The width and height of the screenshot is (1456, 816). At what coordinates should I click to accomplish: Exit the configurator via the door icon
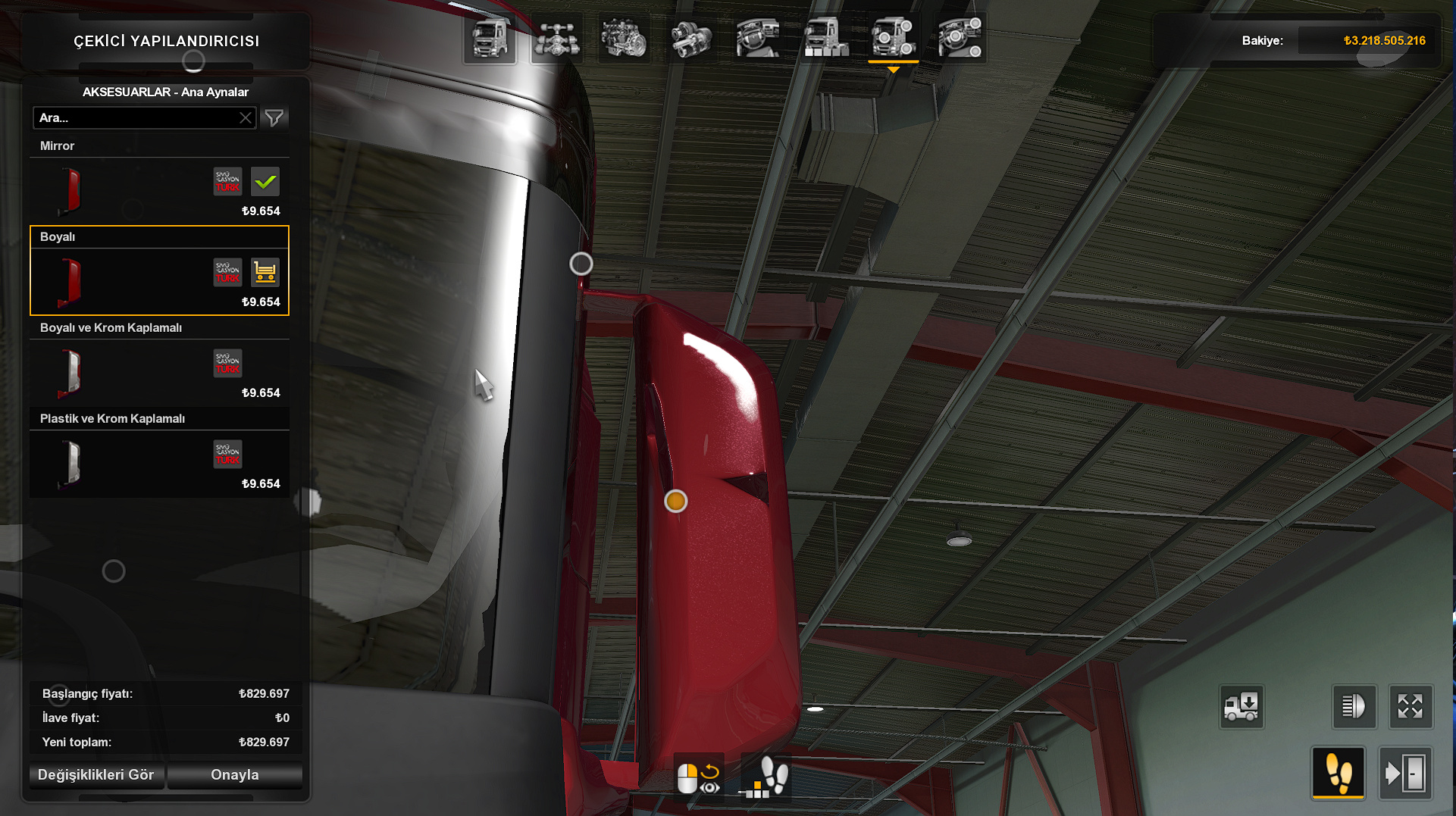pyautogui.click(x=1405, y=774)
